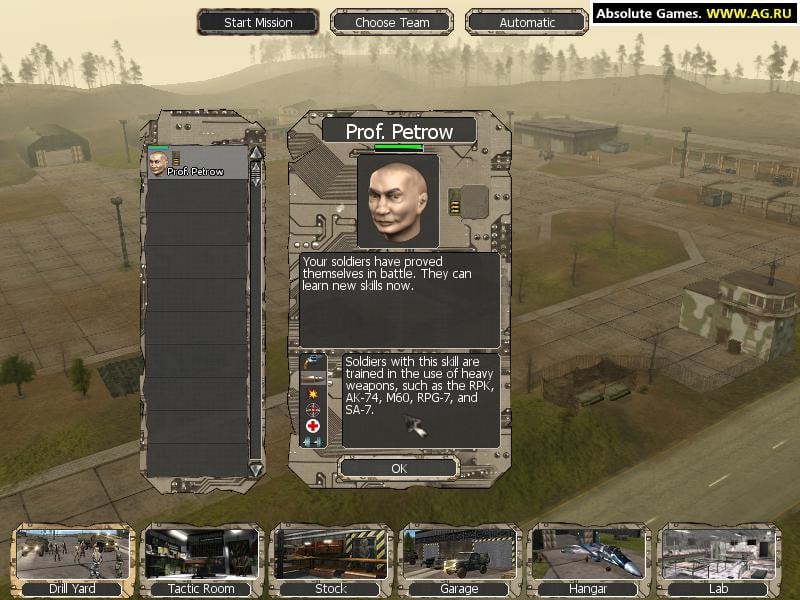Click the roster list's scroll-up arrow

255,153
